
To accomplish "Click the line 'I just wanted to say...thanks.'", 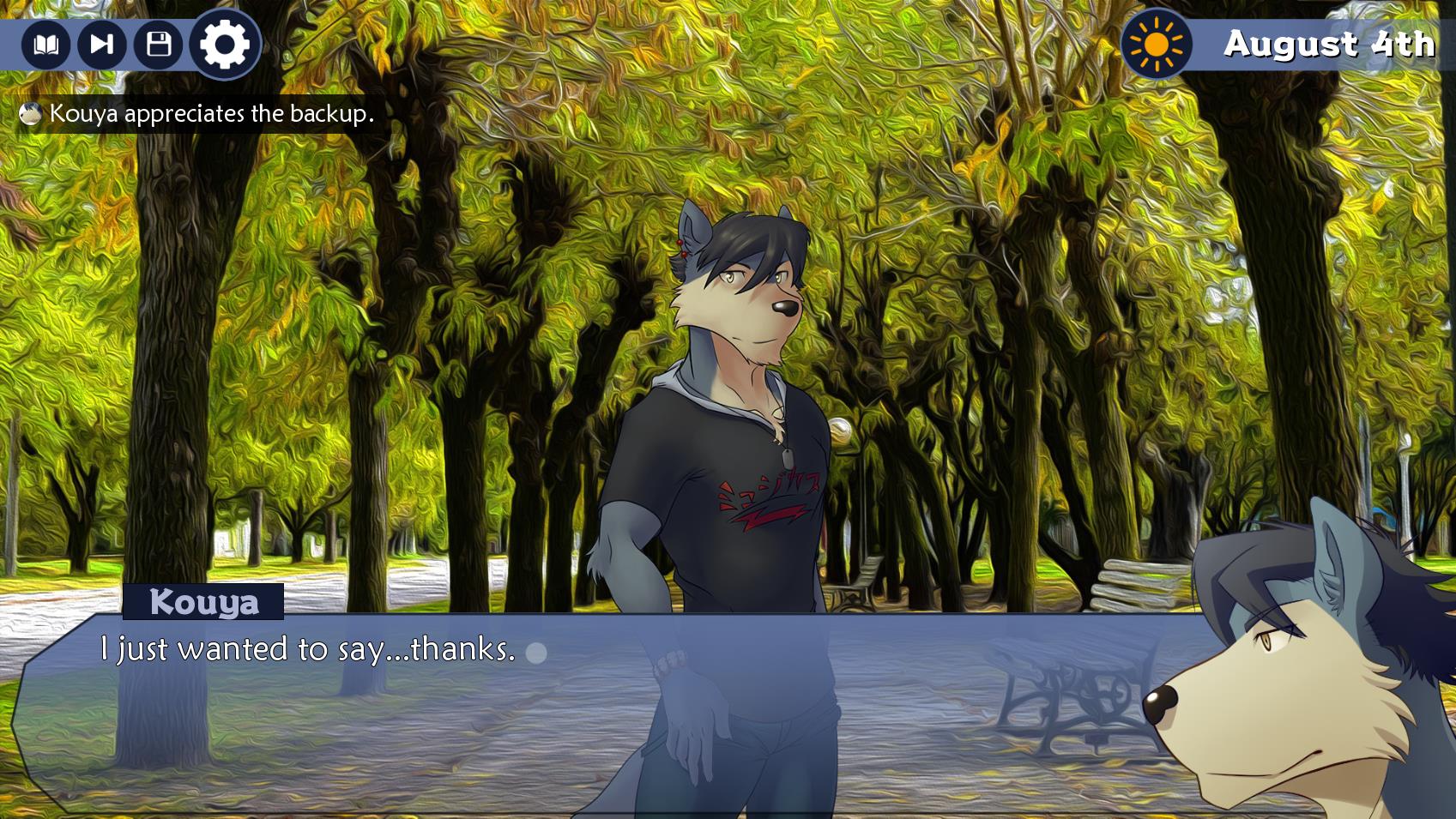I will (305, 652).
